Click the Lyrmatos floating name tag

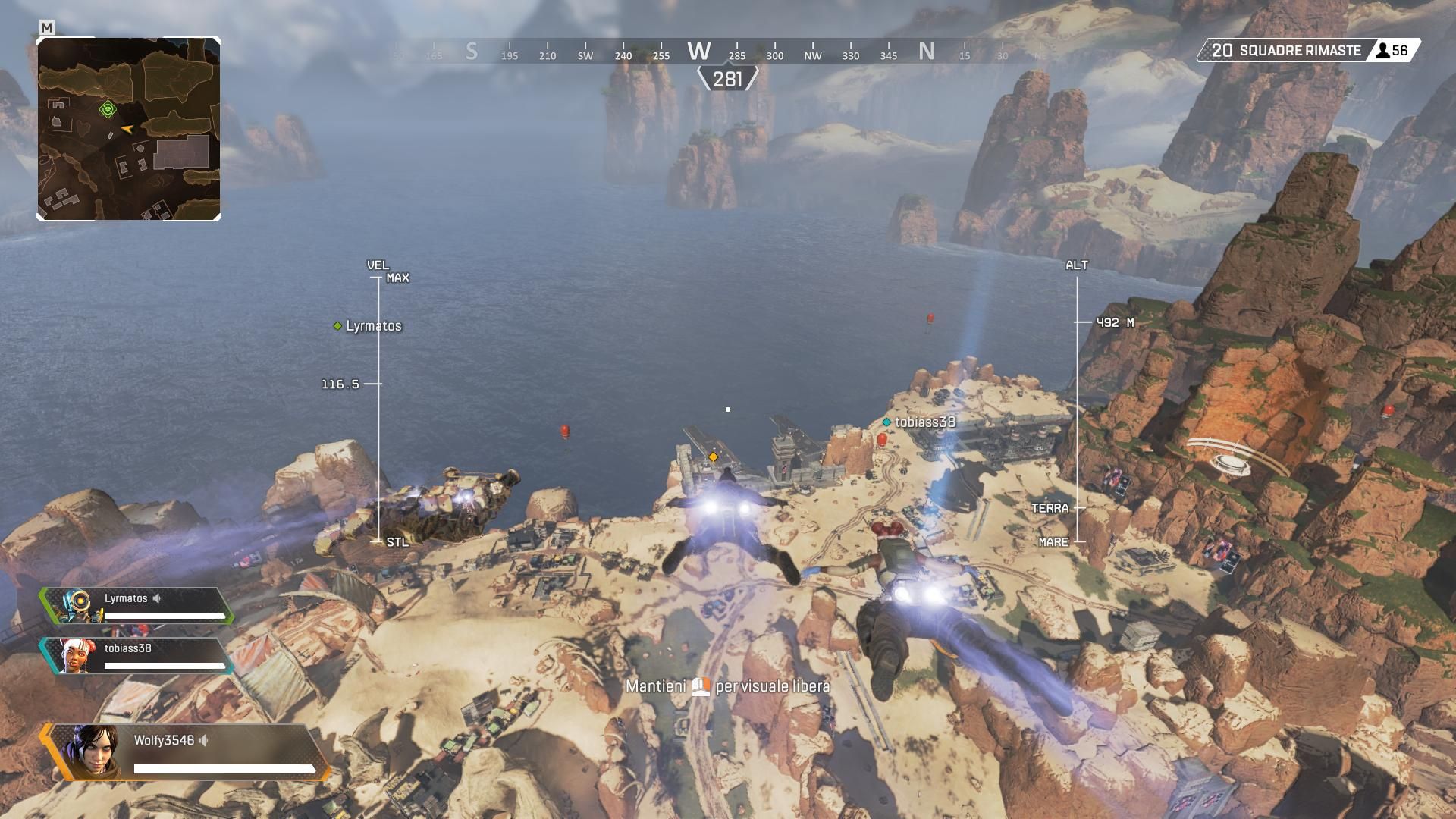pyautogui.click(x=369, y=326)
